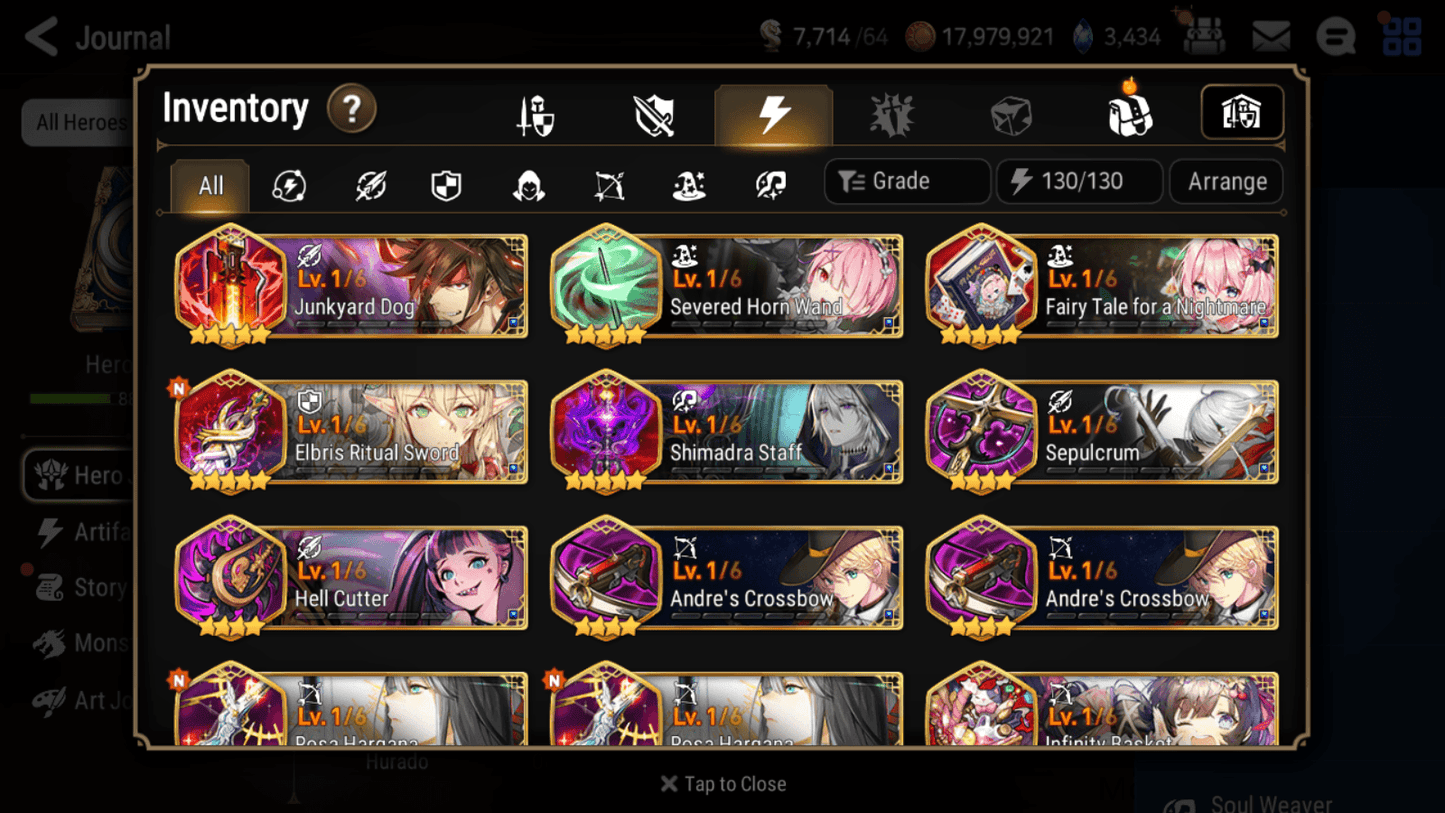Select the Artifact lightning tab

pyautogui.click(x=773, y=112)
